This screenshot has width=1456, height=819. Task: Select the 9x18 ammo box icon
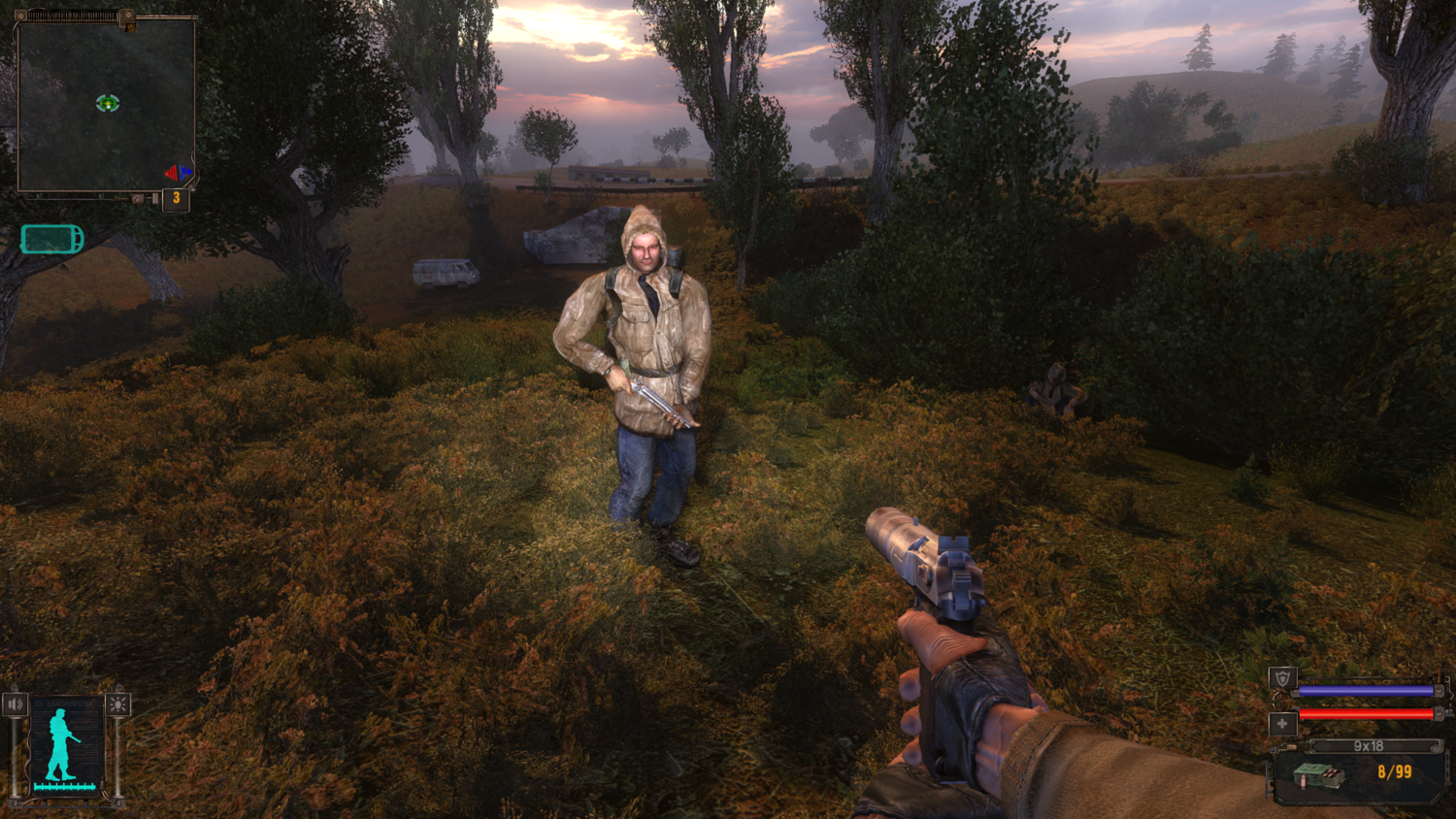click(1319, 774)
